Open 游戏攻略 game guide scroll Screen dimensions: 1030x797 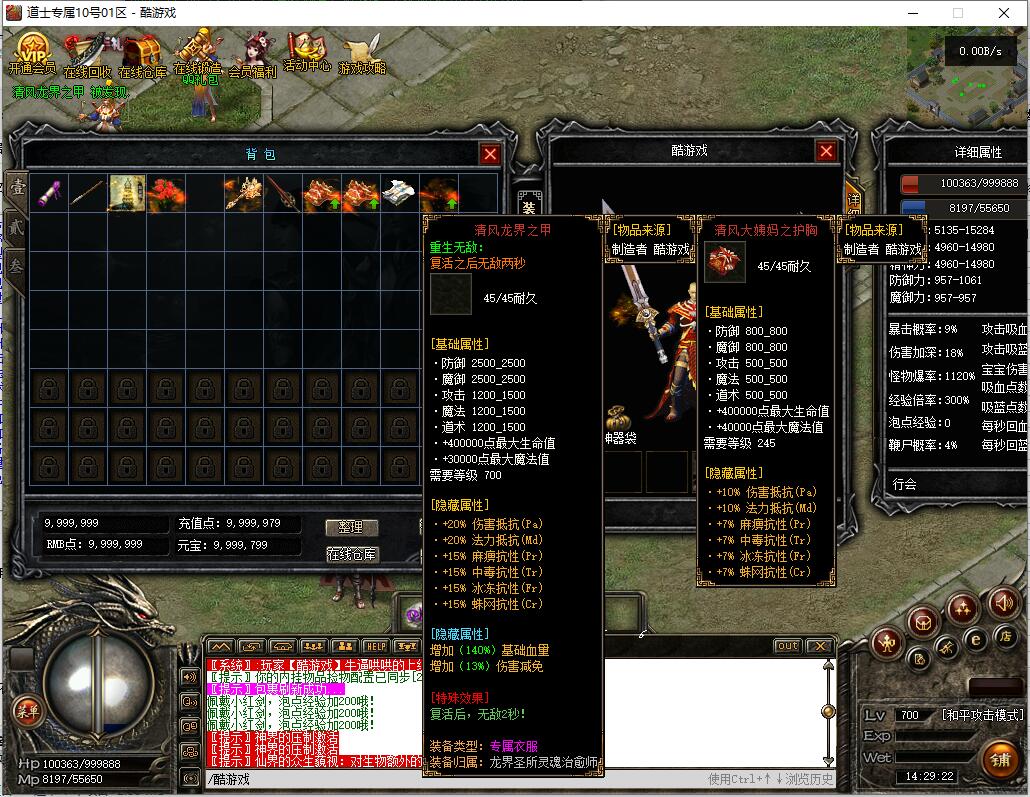[361, 54]
